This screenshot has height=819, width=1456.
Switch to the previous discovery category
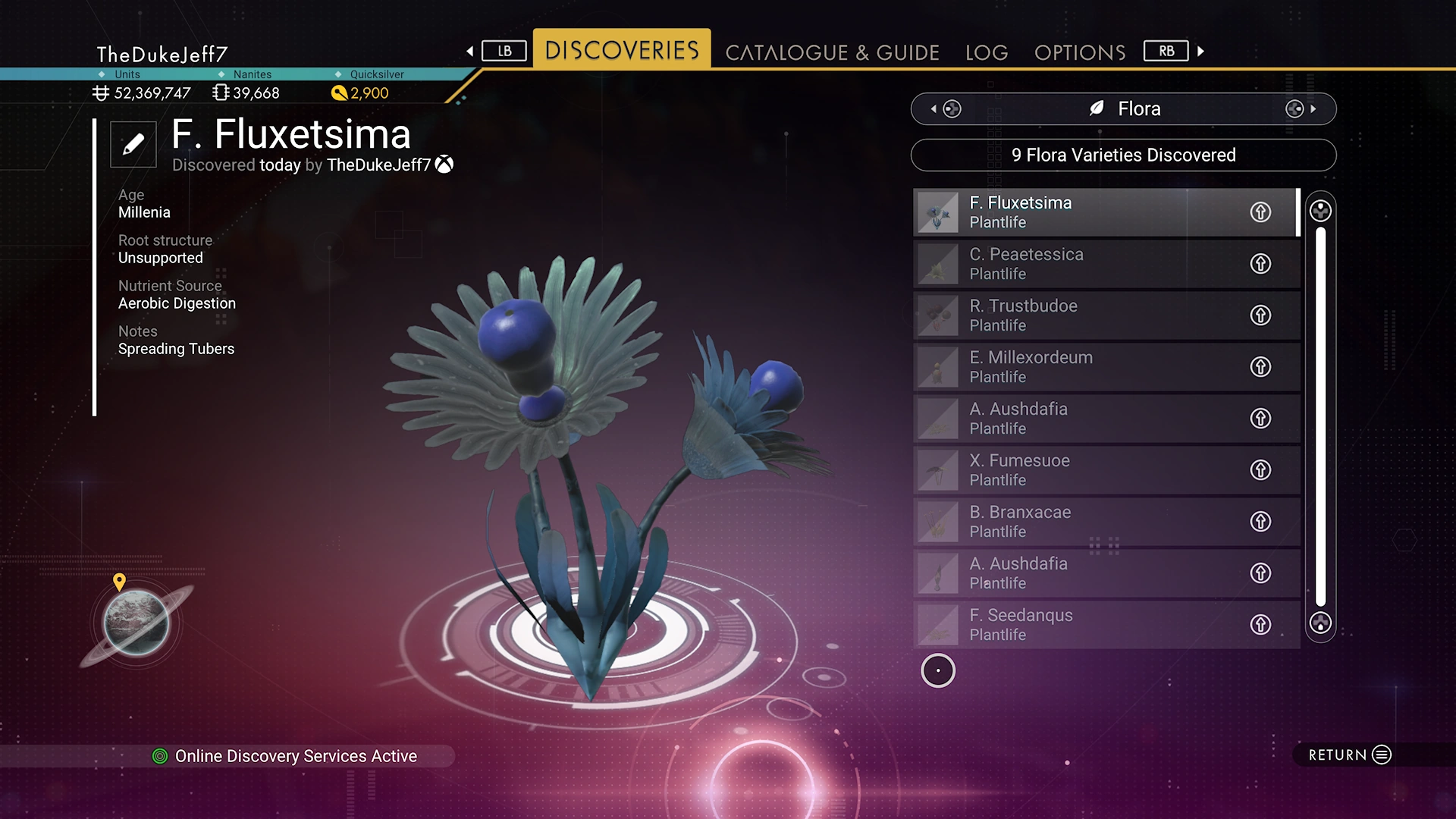coord(944,109)
